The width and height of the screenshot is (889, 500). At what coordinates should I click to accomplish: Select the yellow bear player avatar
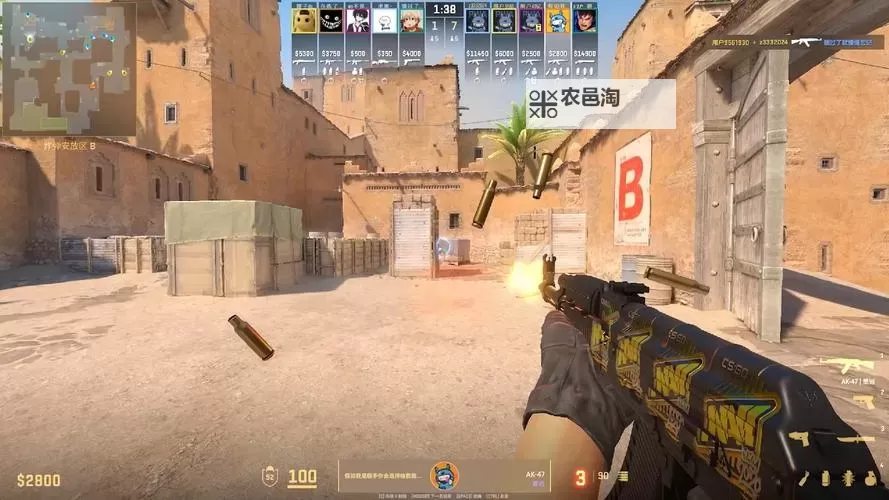click(304, 21)
